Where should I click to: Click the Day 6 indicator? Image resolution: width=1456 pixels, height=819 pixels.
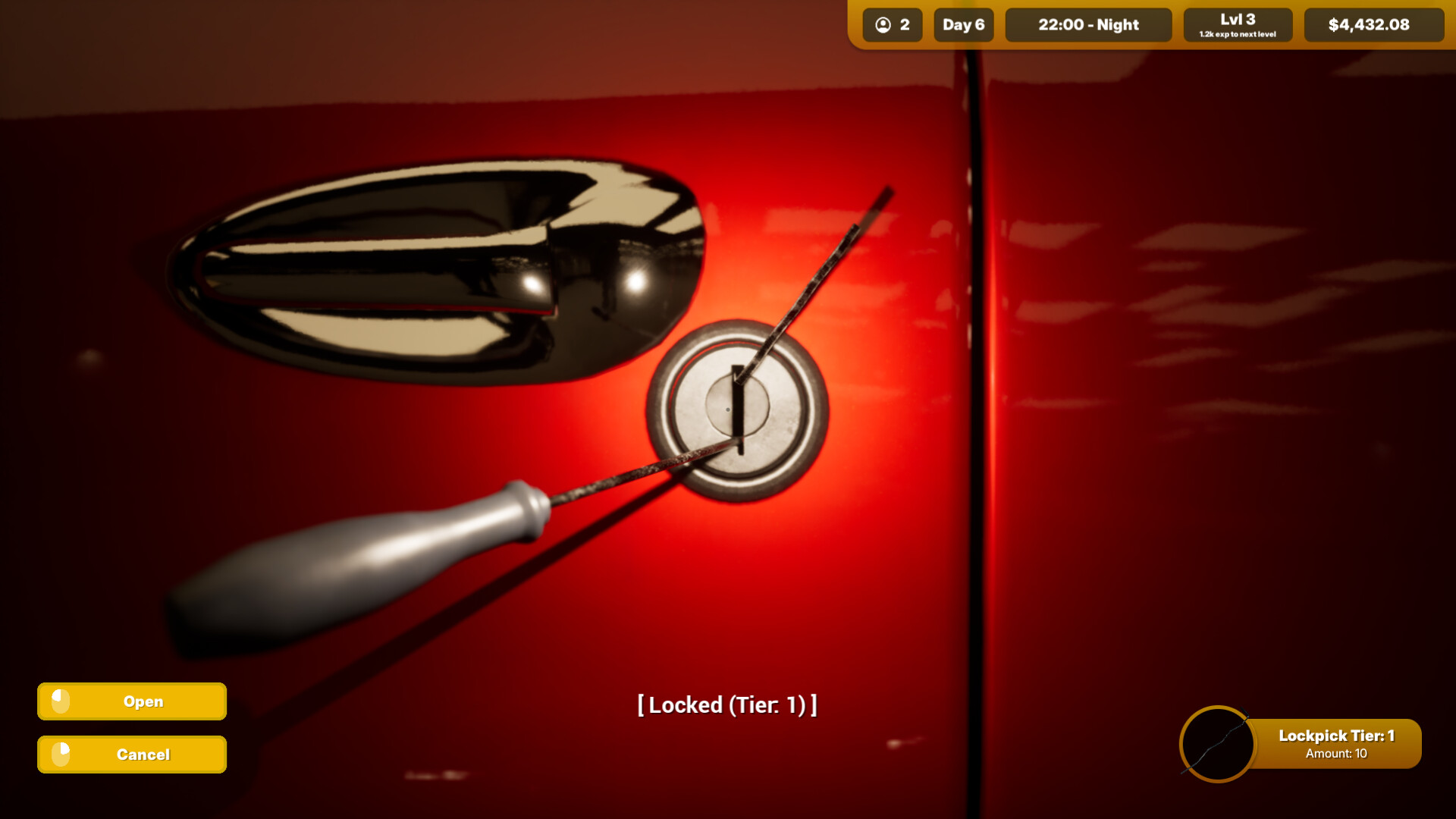pyautogui.click(x=964, y=24)
